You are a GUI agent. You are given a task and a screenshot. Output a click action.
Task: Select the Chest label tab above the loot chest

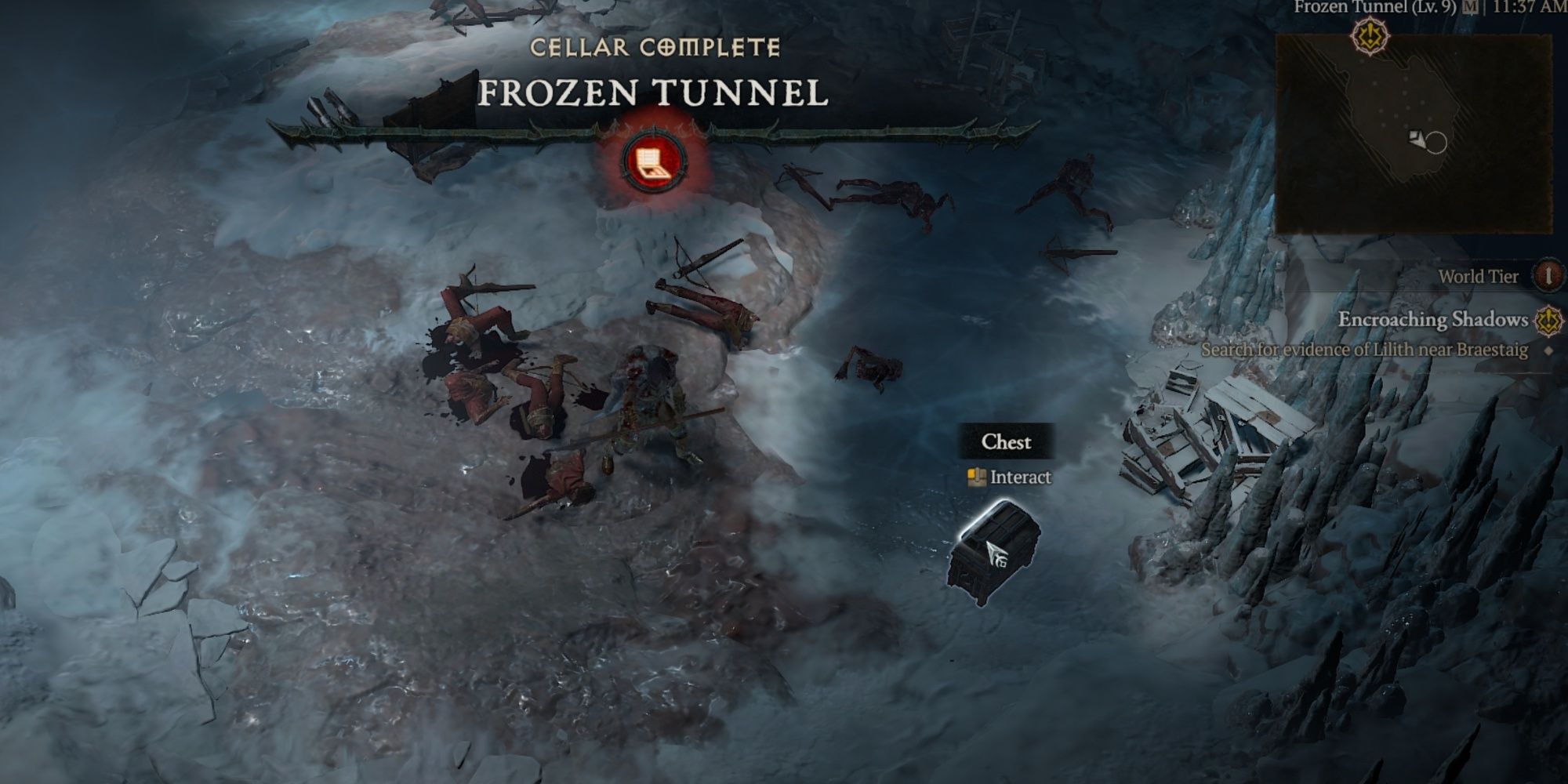point(1008,442)
